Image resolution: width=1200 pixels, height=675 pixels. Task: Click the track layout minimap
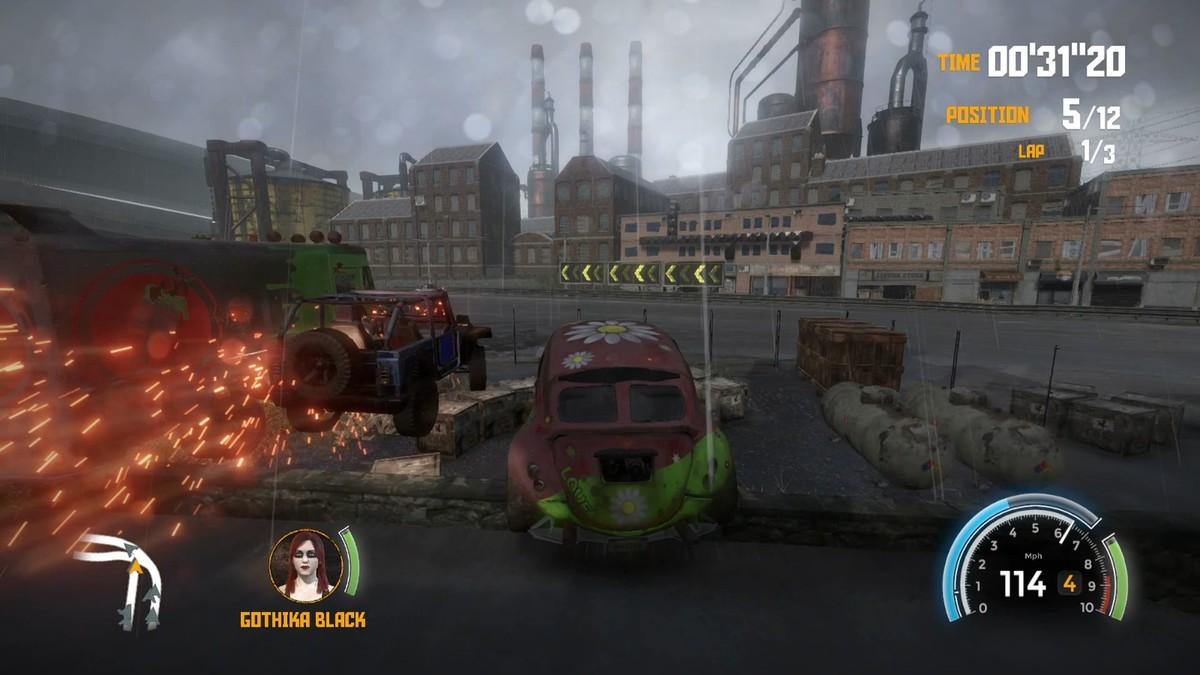pos(129,582)
